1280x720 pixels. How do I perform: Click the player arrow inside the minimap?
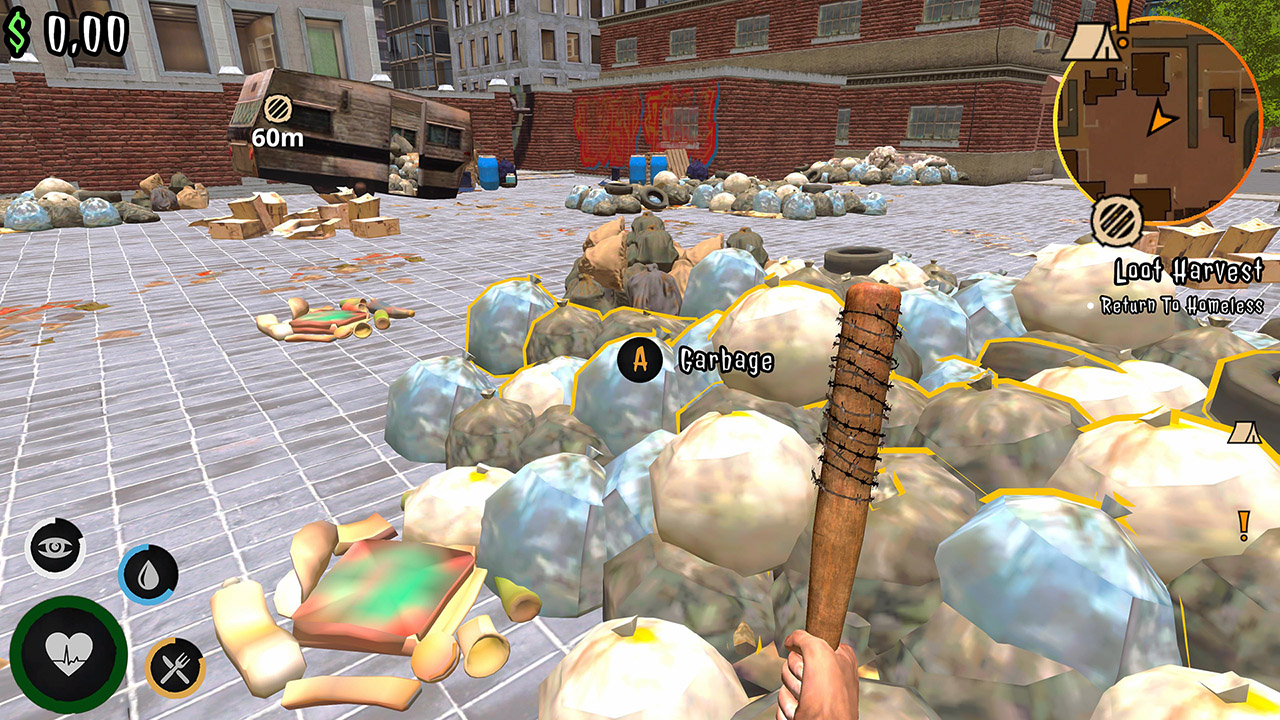coord(1163,119)
